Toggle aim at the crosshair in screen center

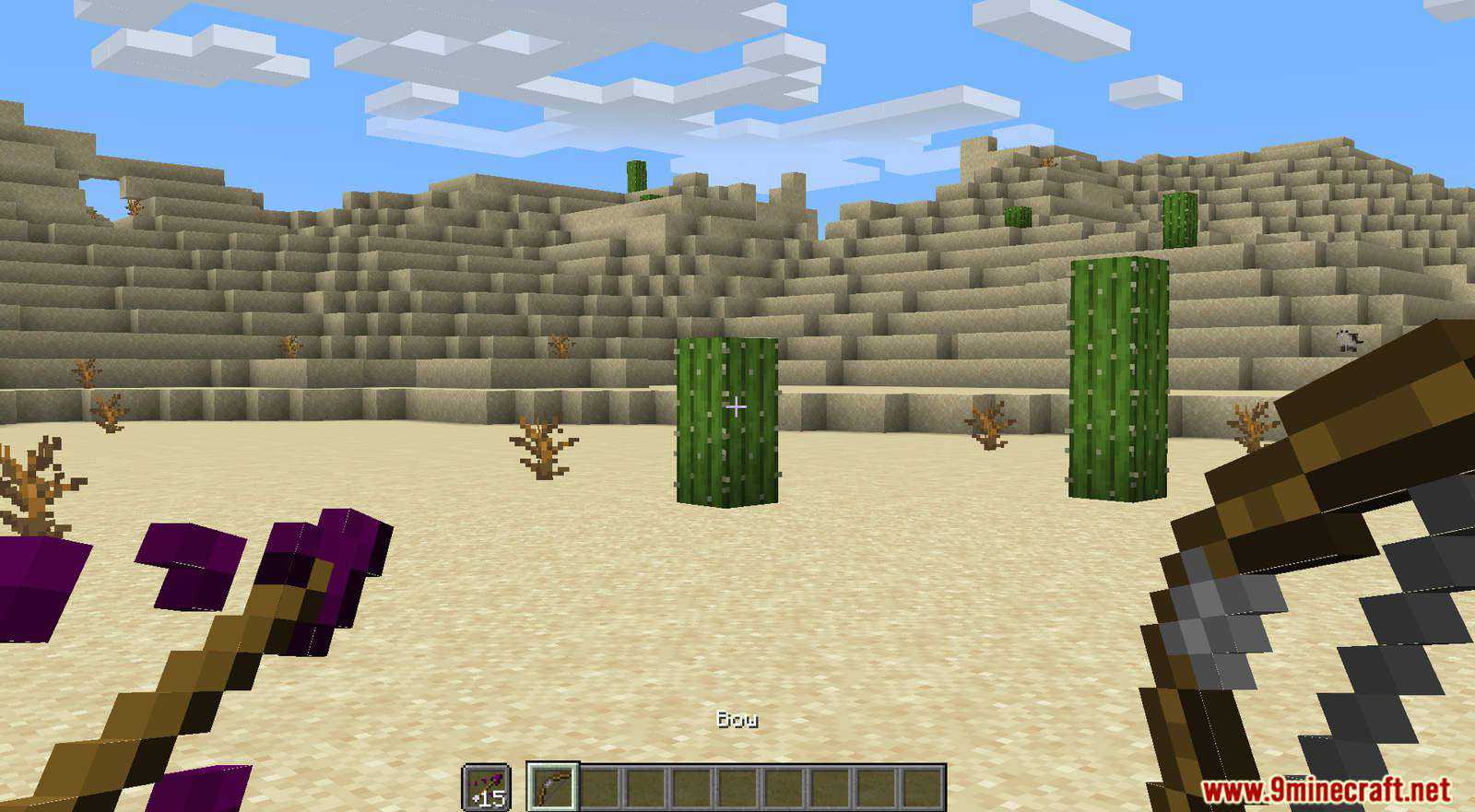tap(737, 406)
